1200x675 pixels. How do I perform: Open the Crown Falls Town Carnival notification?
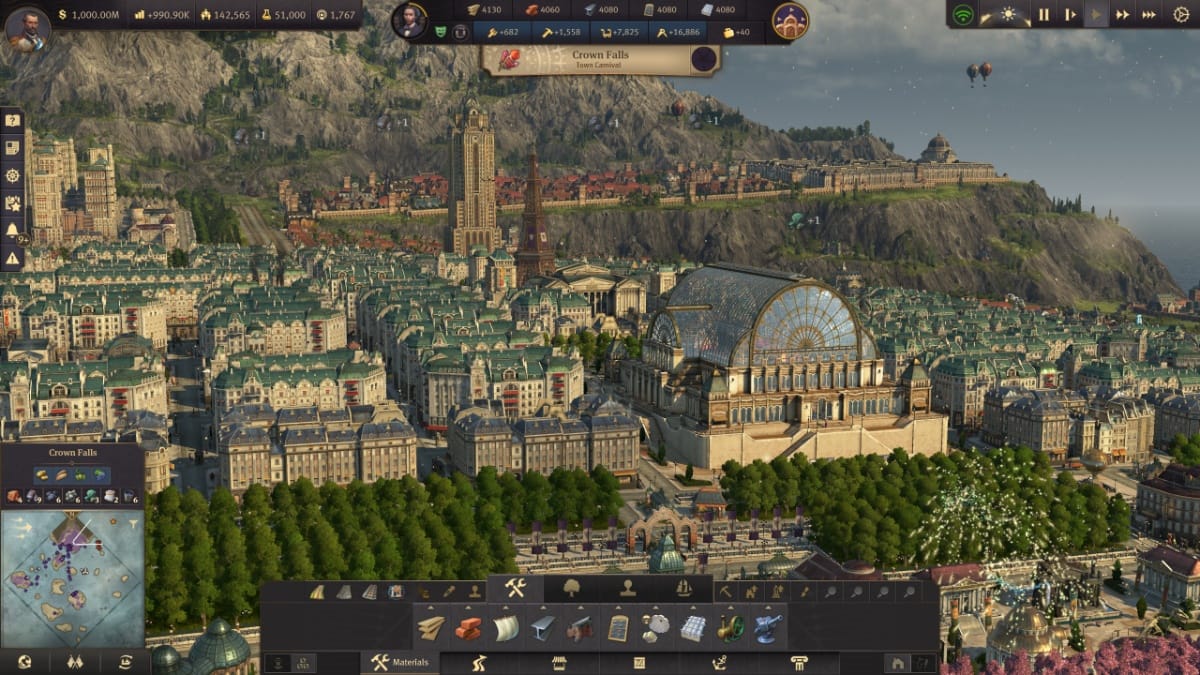(600, 58)
